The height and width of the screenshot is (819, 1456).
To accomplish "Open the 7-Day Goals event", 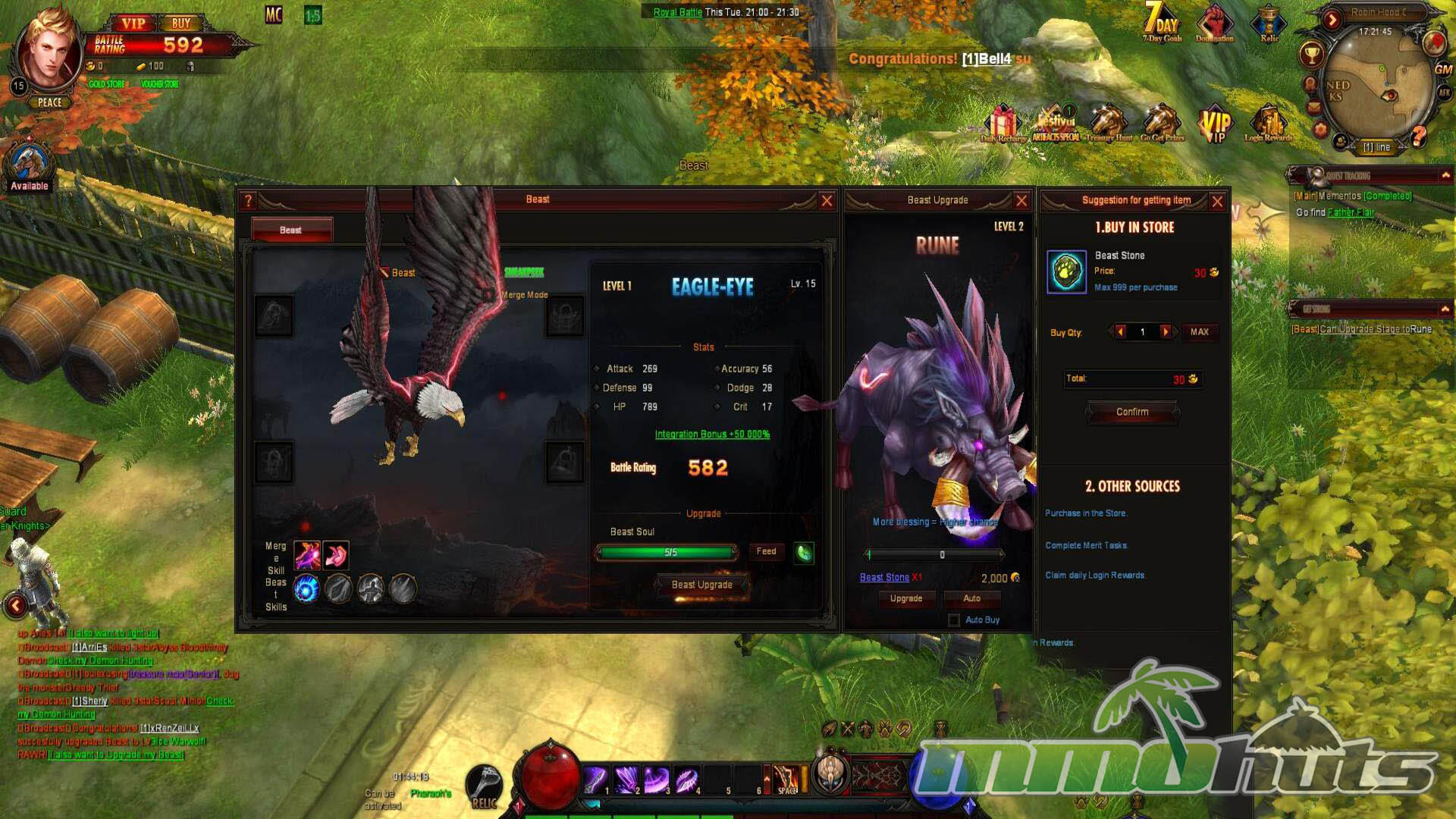I will pyautogui.click(x=1162, y=23).
